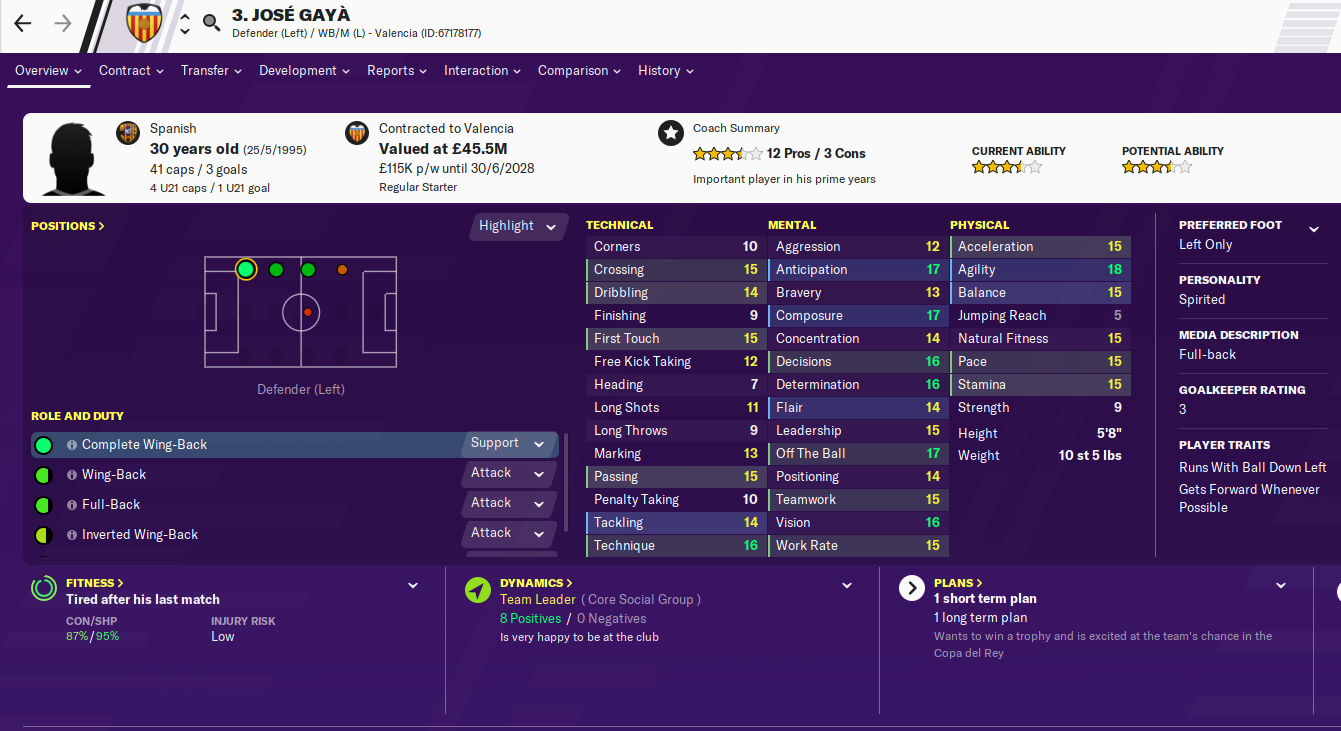This screenshot has width=1341, height=731.
Task: Go back to the previous screen
Action: pos(23,24)
